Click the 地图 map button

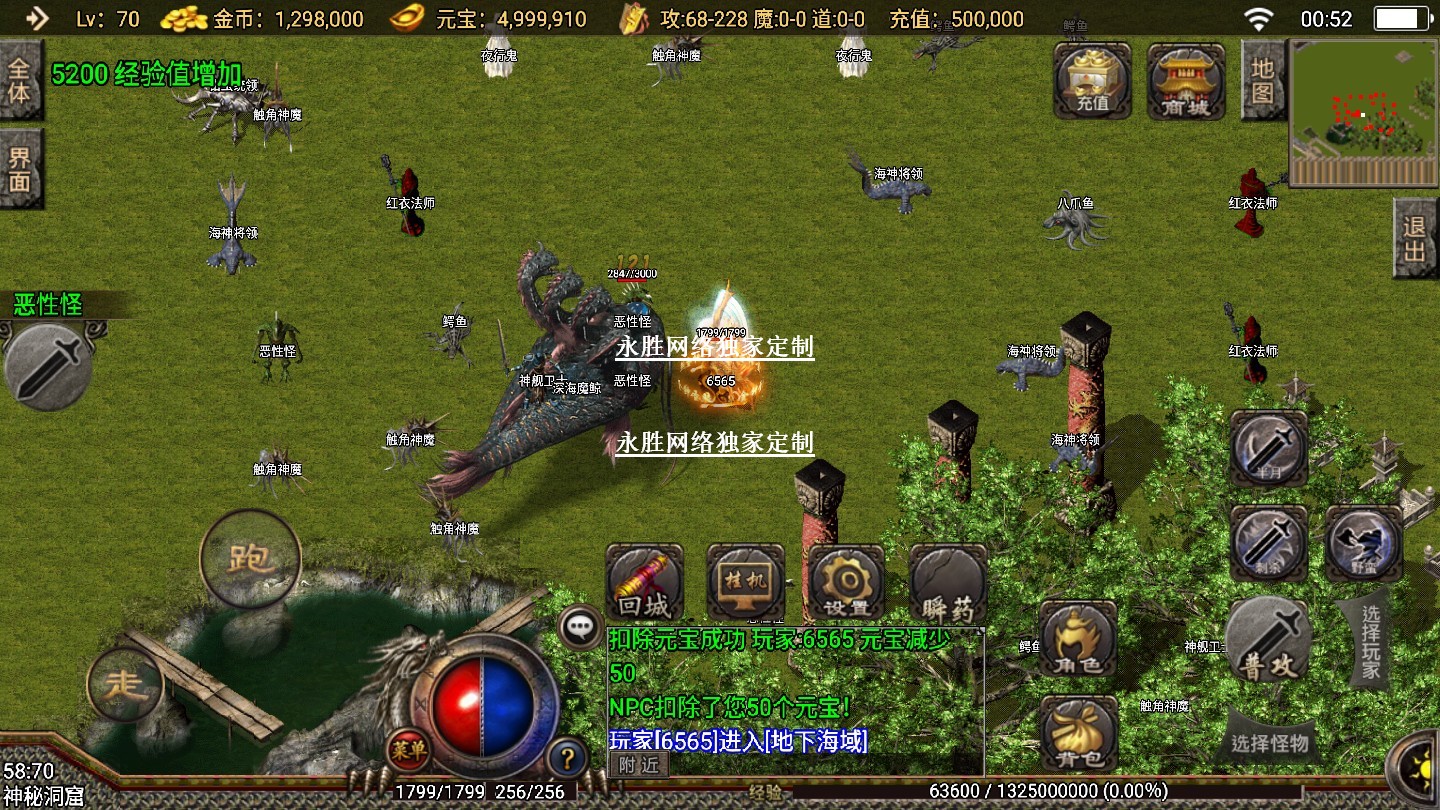coord(1263,82)
